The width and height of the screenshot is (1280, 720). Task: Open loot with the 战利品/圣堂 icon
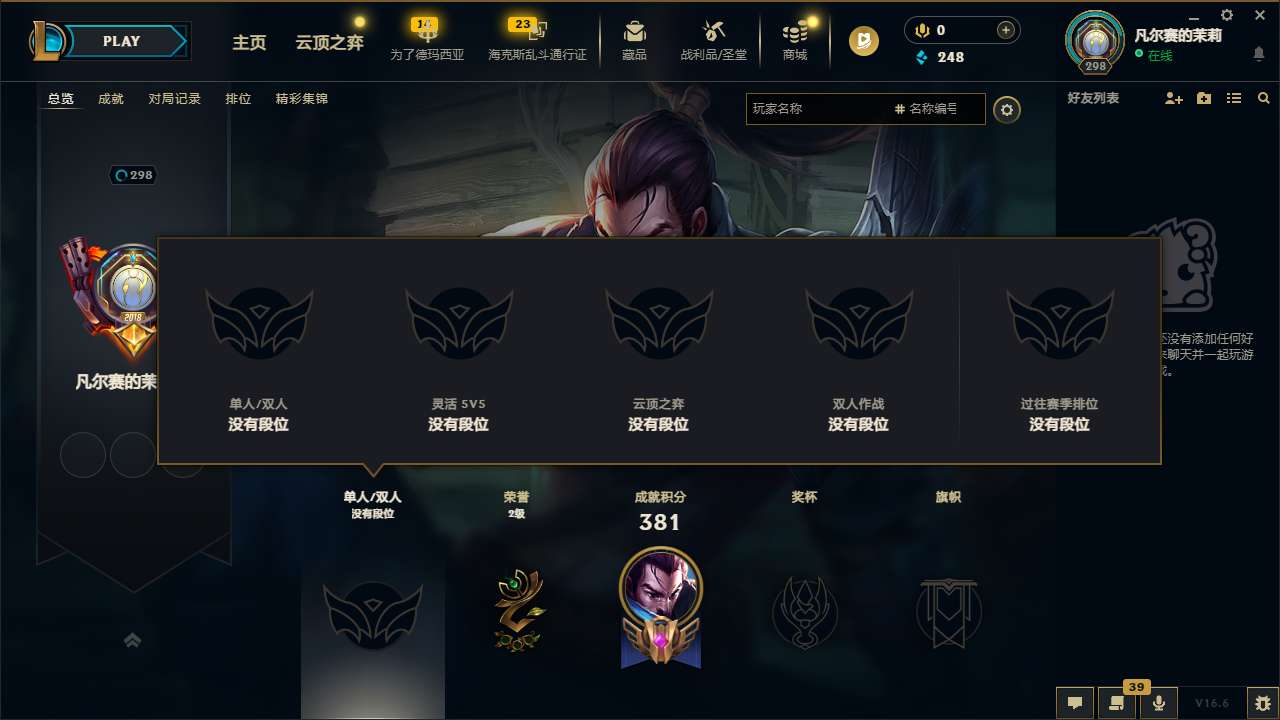point(712,33)
